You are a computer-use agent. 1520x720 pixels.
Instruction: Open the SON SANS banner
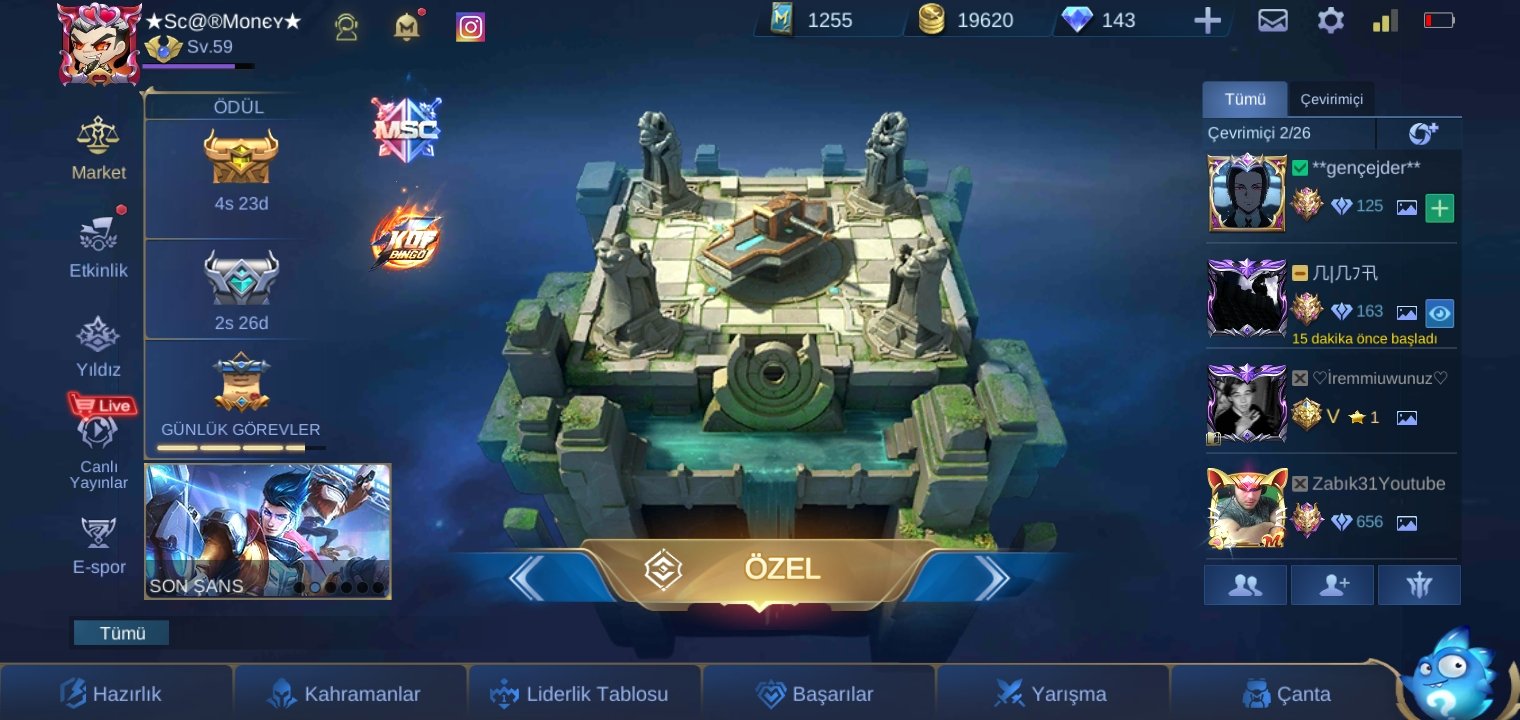(x=268, y=531)
